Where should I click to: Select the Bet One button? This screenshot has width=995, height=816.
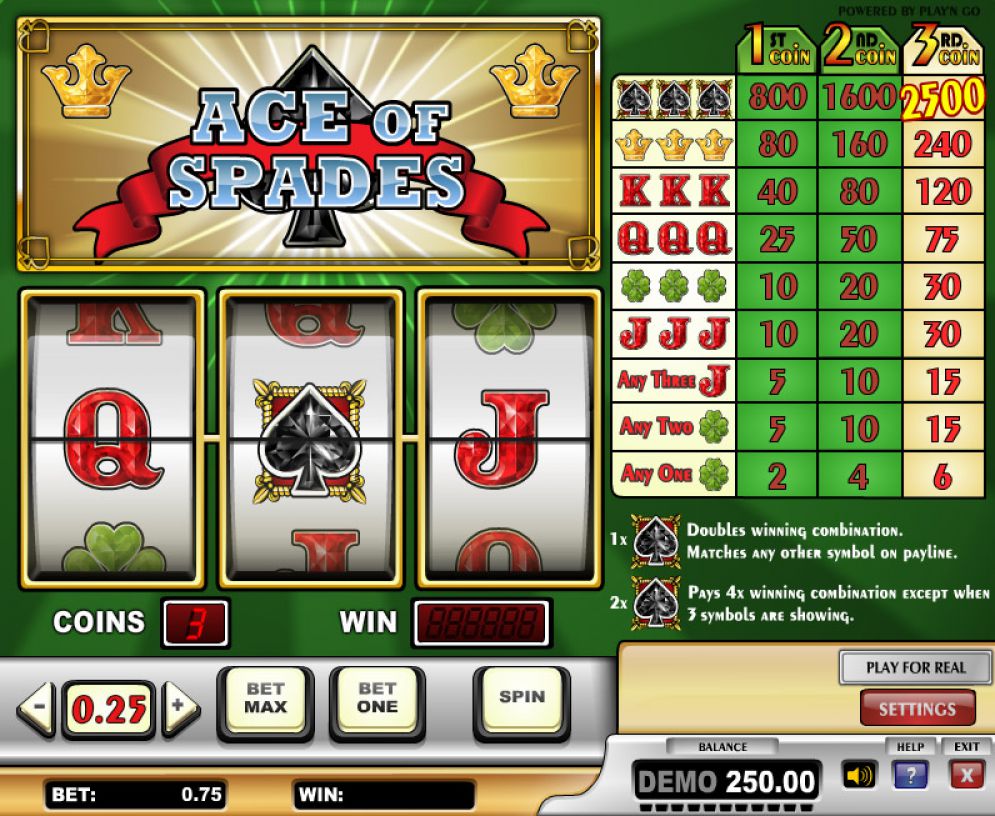click(x=377, y=698)
